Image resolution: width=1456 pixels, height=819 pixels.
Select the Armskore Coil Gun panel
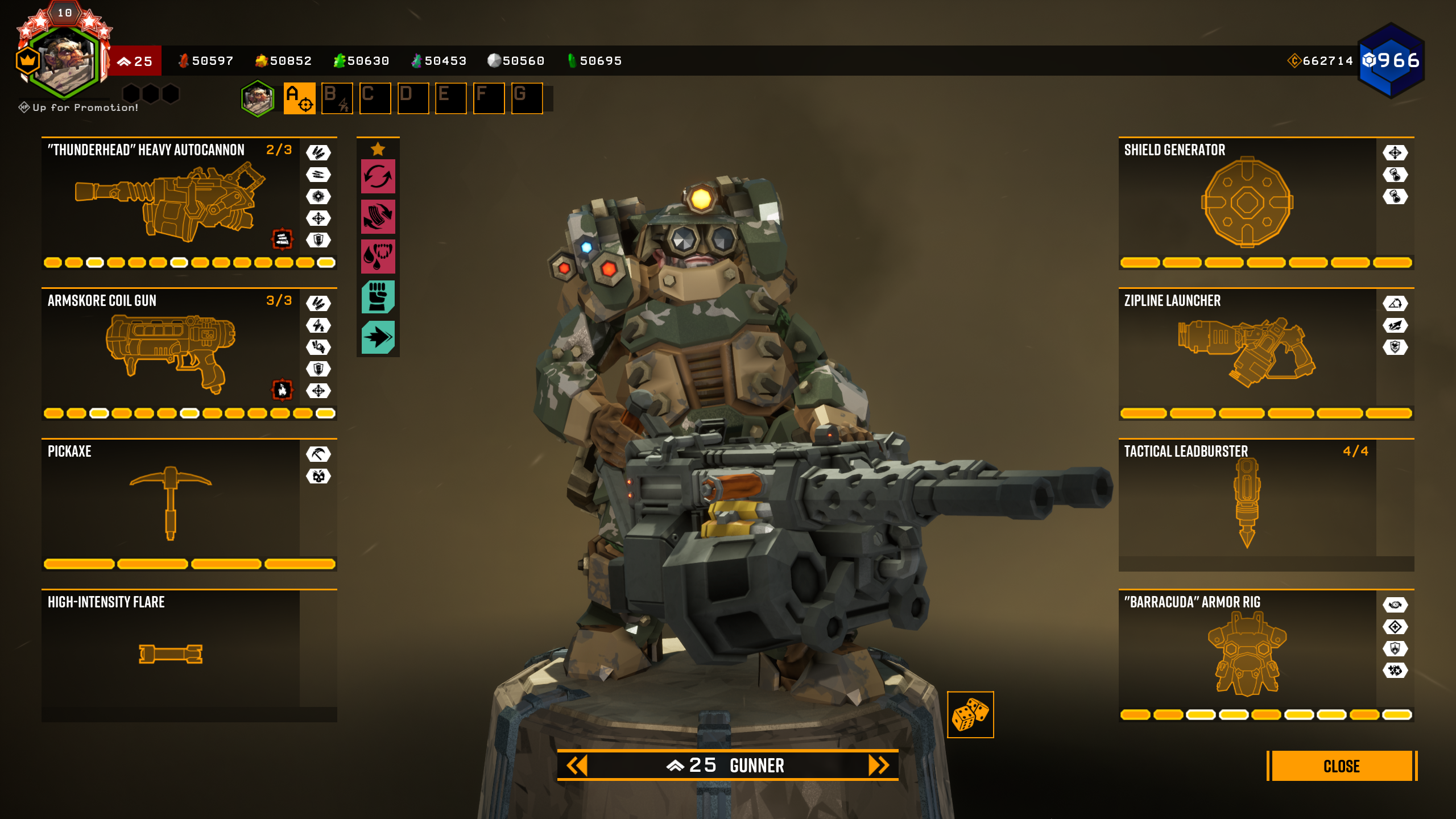point(171,353)
